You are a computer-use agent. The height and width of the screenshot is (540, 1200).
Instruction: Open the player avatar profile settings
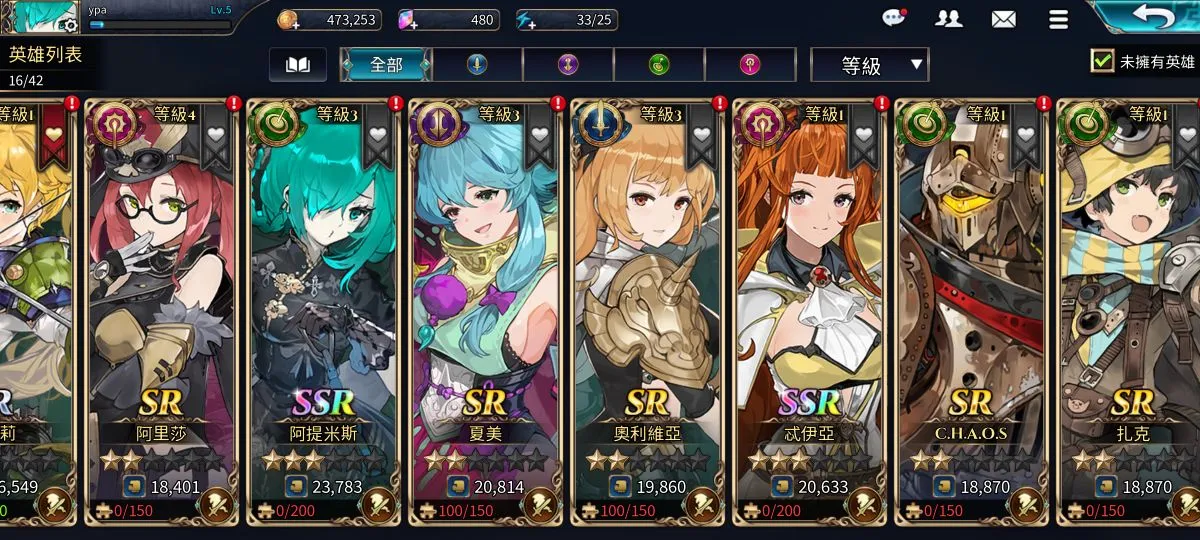pyautogui.click(x=40, y=17)
